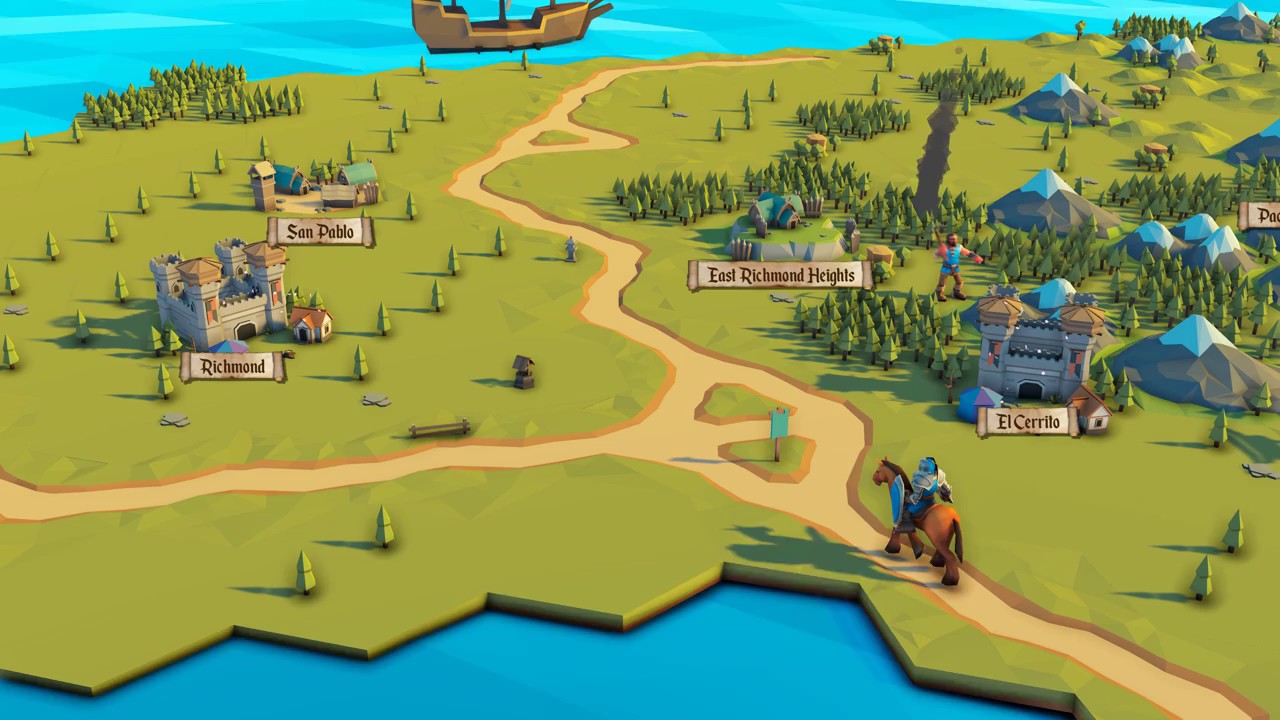This screenshot has width=1280, height=720.
Task: Click the East Richmond Heights label
Action: point(780,275)
